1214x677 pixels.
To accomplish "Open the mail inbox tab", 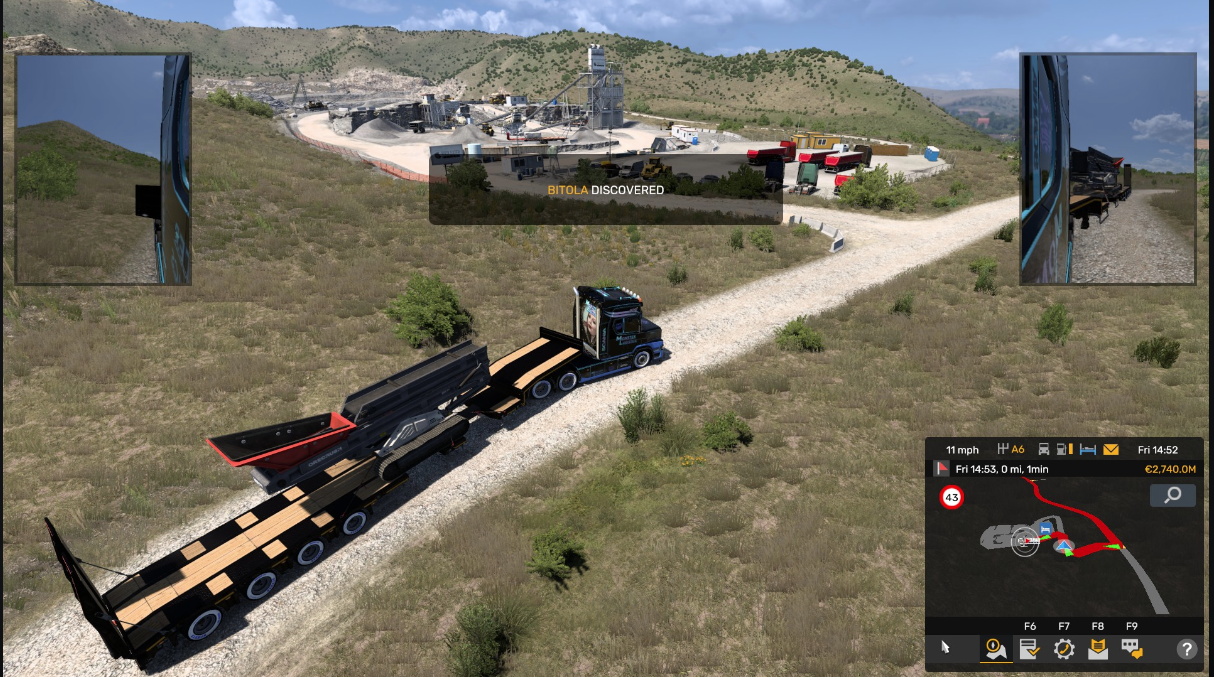I will 1098,648.
